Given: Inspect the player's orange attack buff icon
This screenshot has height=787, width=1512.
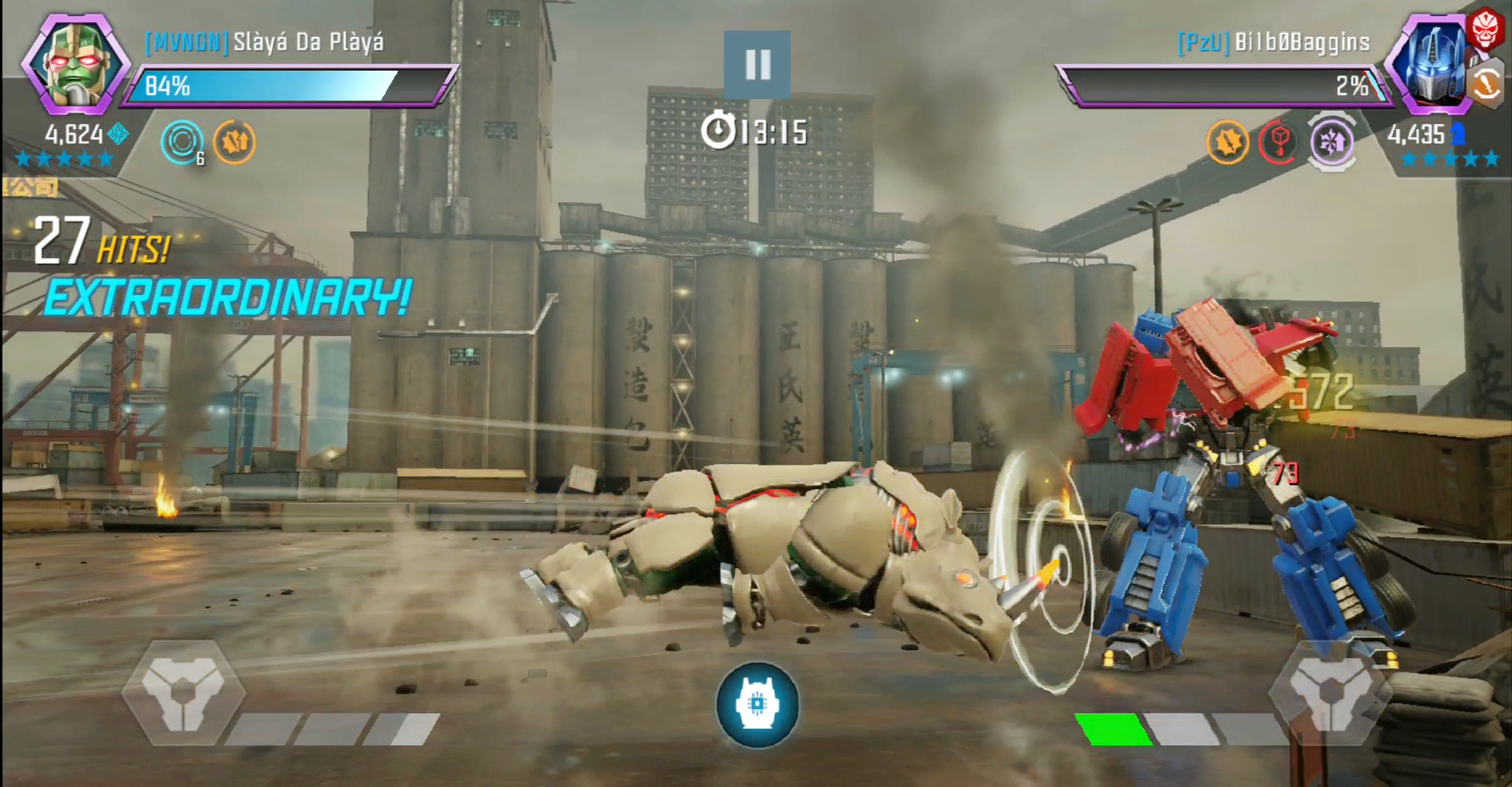Looking at the screenshot, I should [235, 141].
